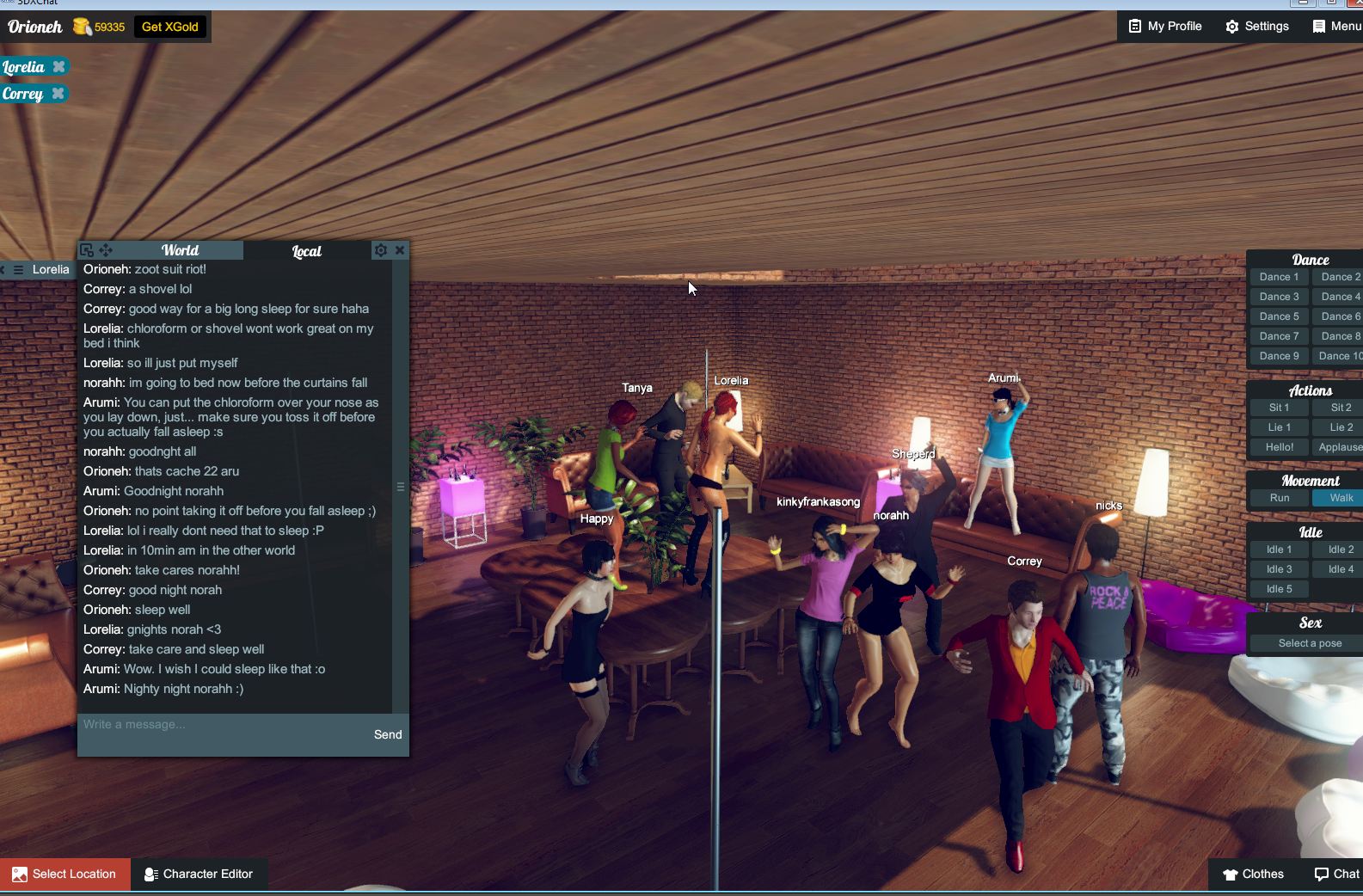Click the pop-out chat window icon
This screenshot has width=1363, height=896.
click(x=86, y=249)
